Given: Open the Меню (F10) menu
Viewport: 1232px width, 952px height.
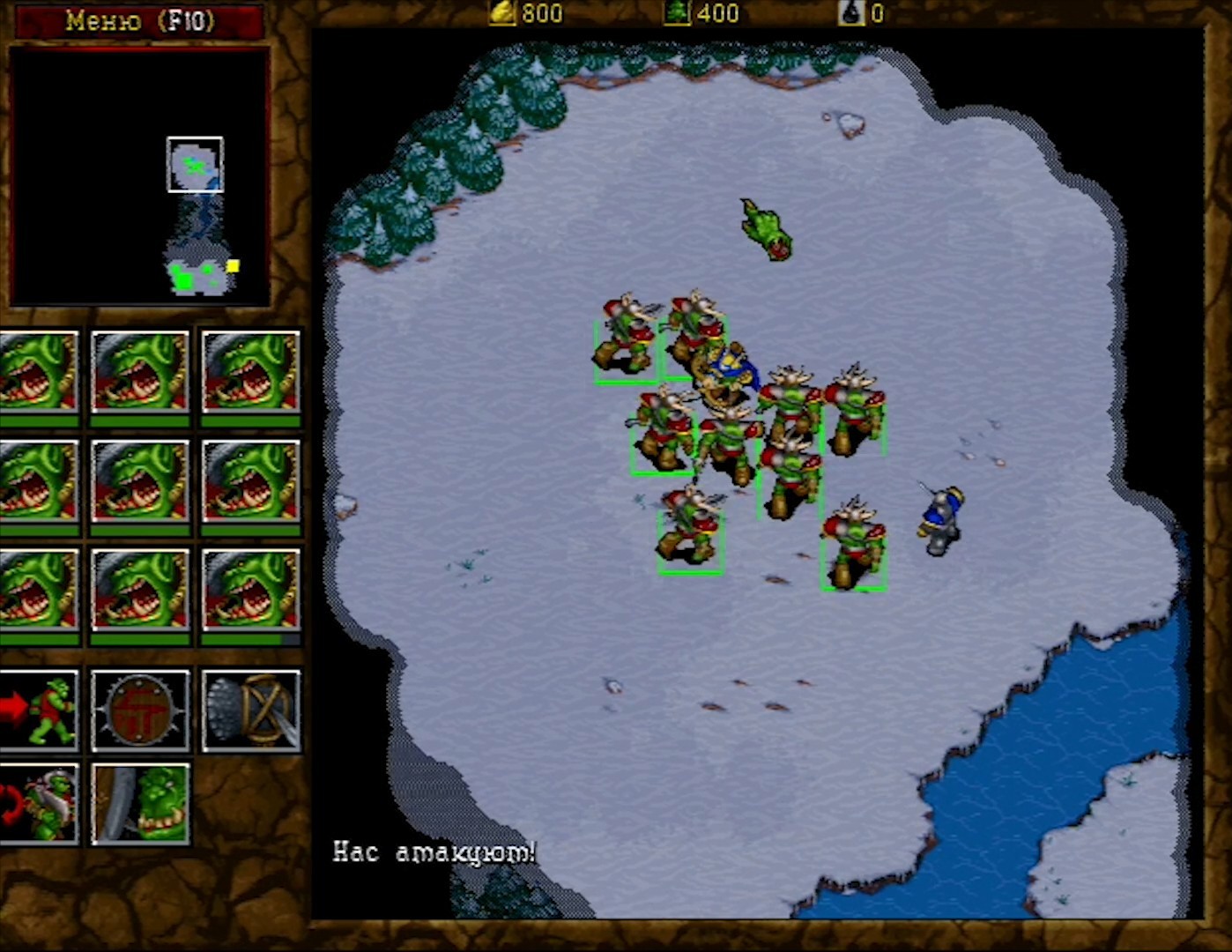Looking at the screenshot, I should click(138, 20).
